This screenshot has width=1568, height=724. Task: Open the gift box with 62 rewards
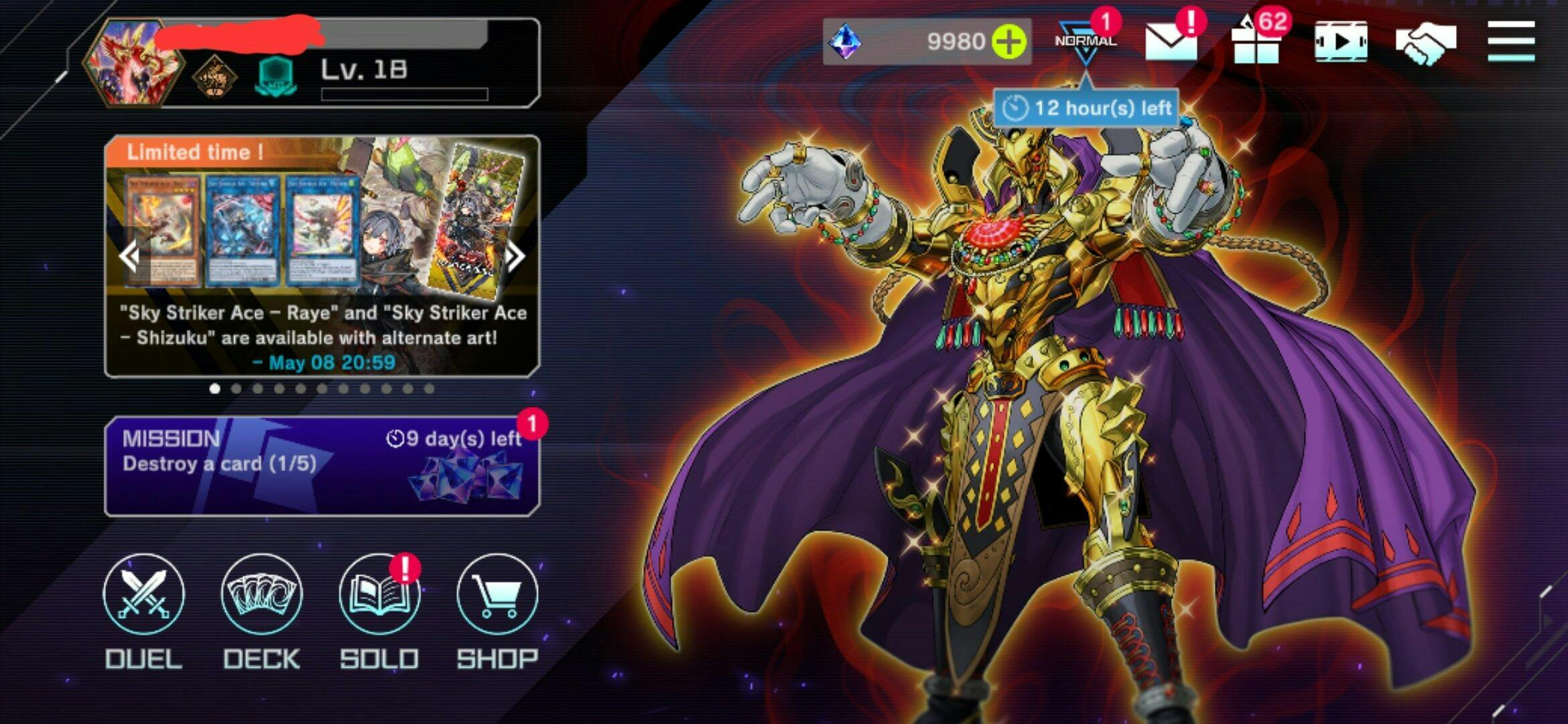pyautogui.click(x=1256, y=43)
